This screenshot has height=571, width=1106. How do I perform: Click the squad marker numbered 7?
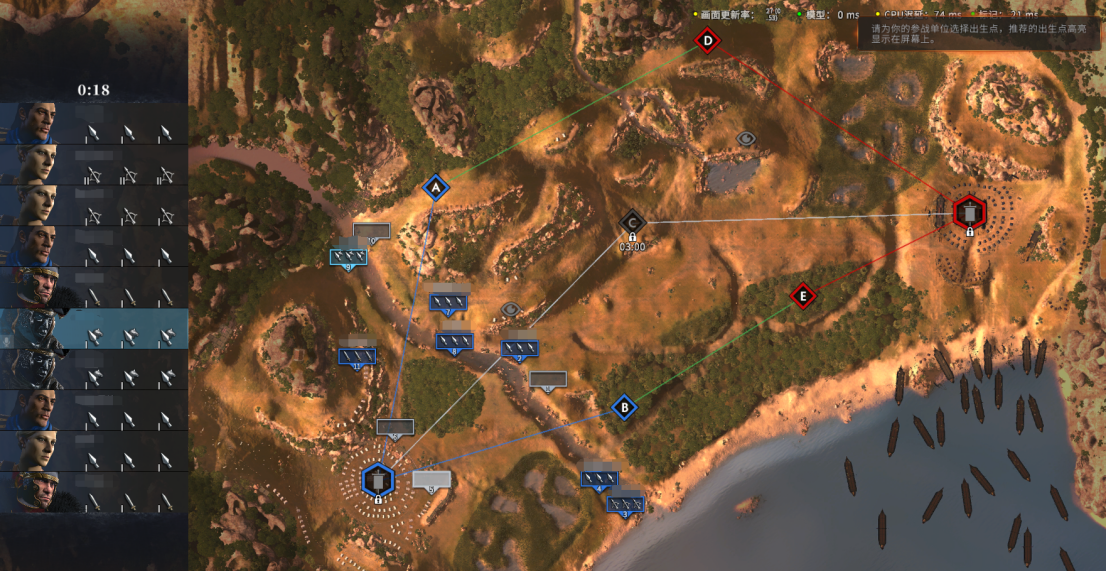coord(449,301)
